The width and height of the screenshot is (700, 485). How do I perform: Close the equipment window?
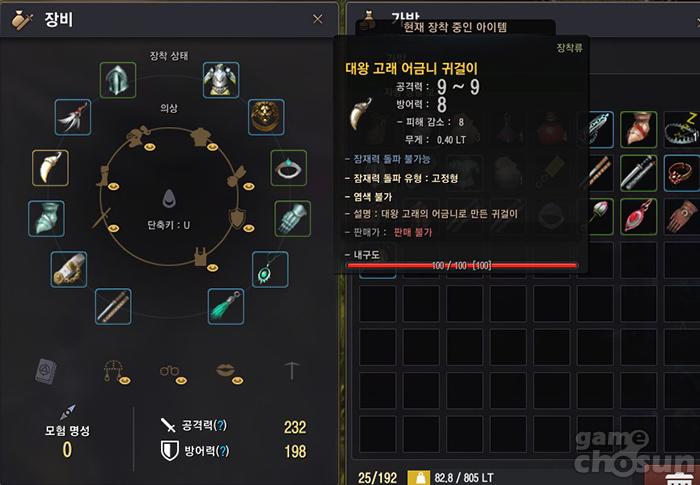[318, 19]
